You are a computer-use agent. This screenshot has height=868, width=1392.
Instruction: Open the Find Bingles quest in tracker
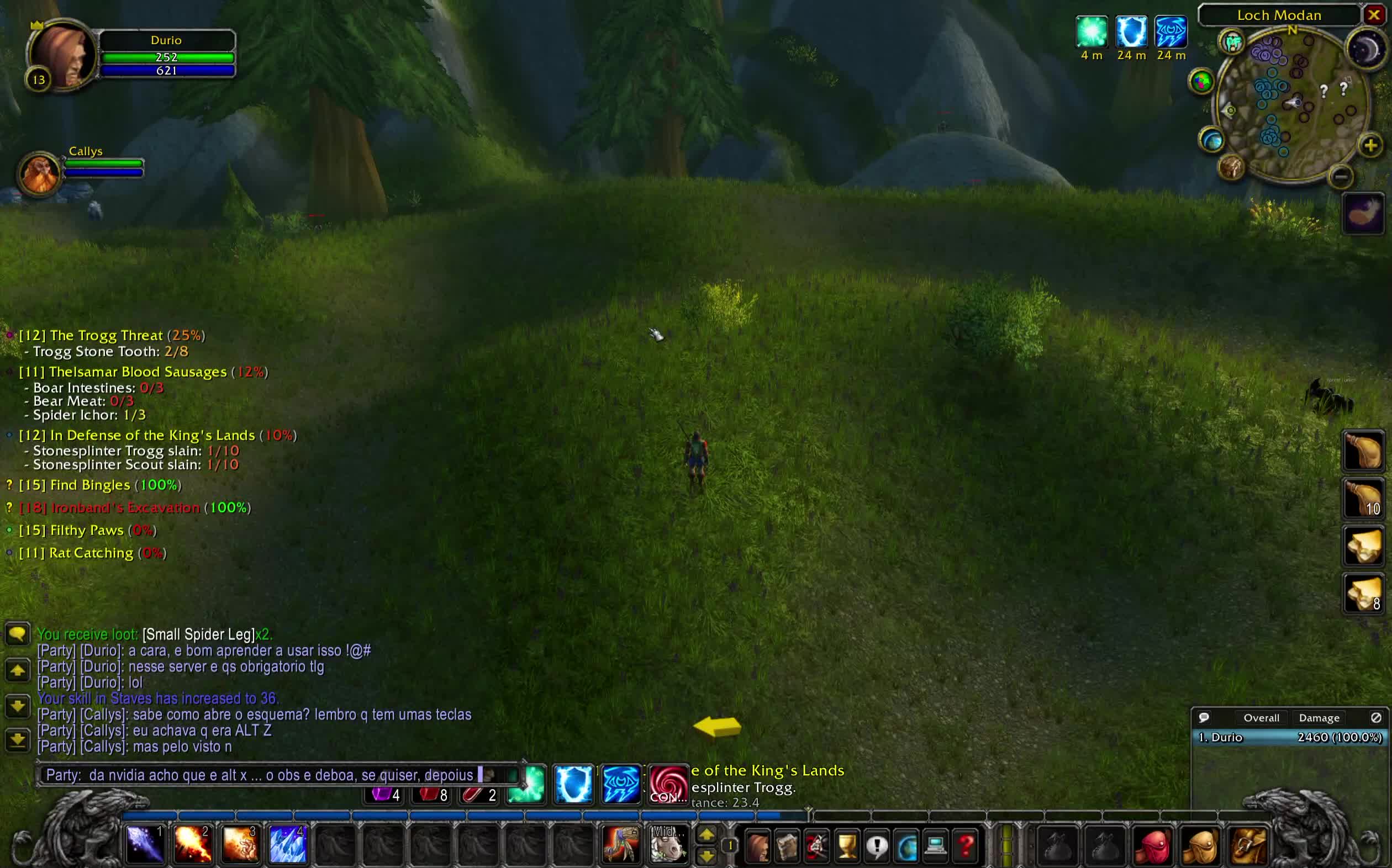pyautogui.click(x=90, y=485)
